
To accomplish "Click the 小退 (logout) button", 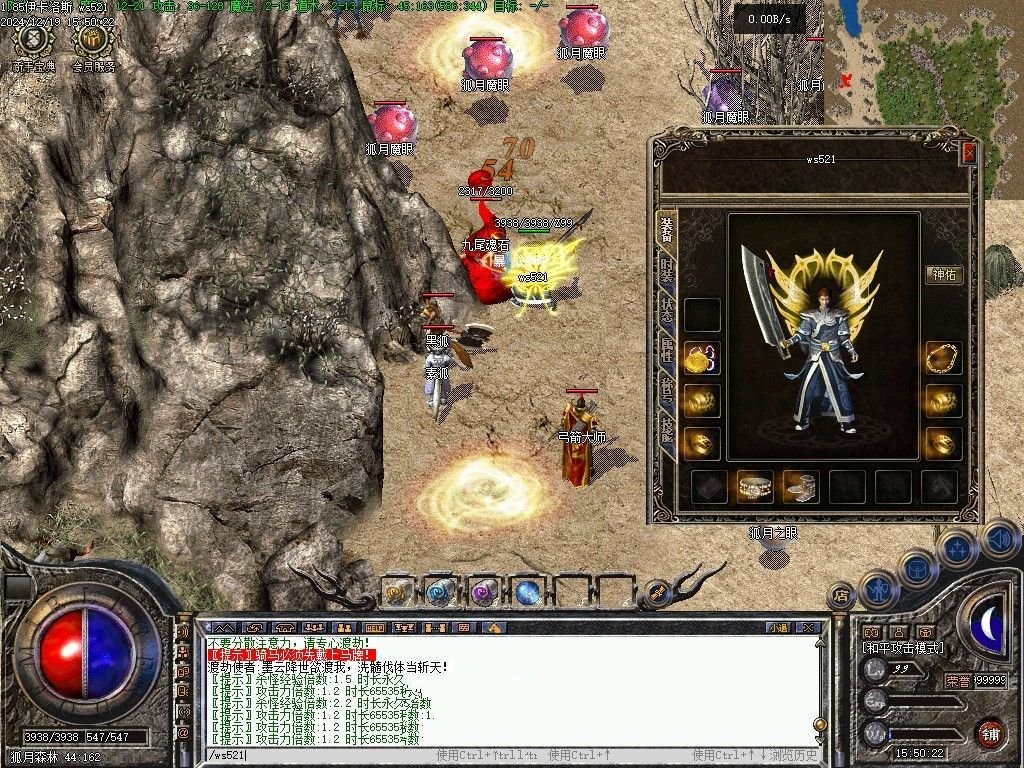I will (x=778, y=627).
